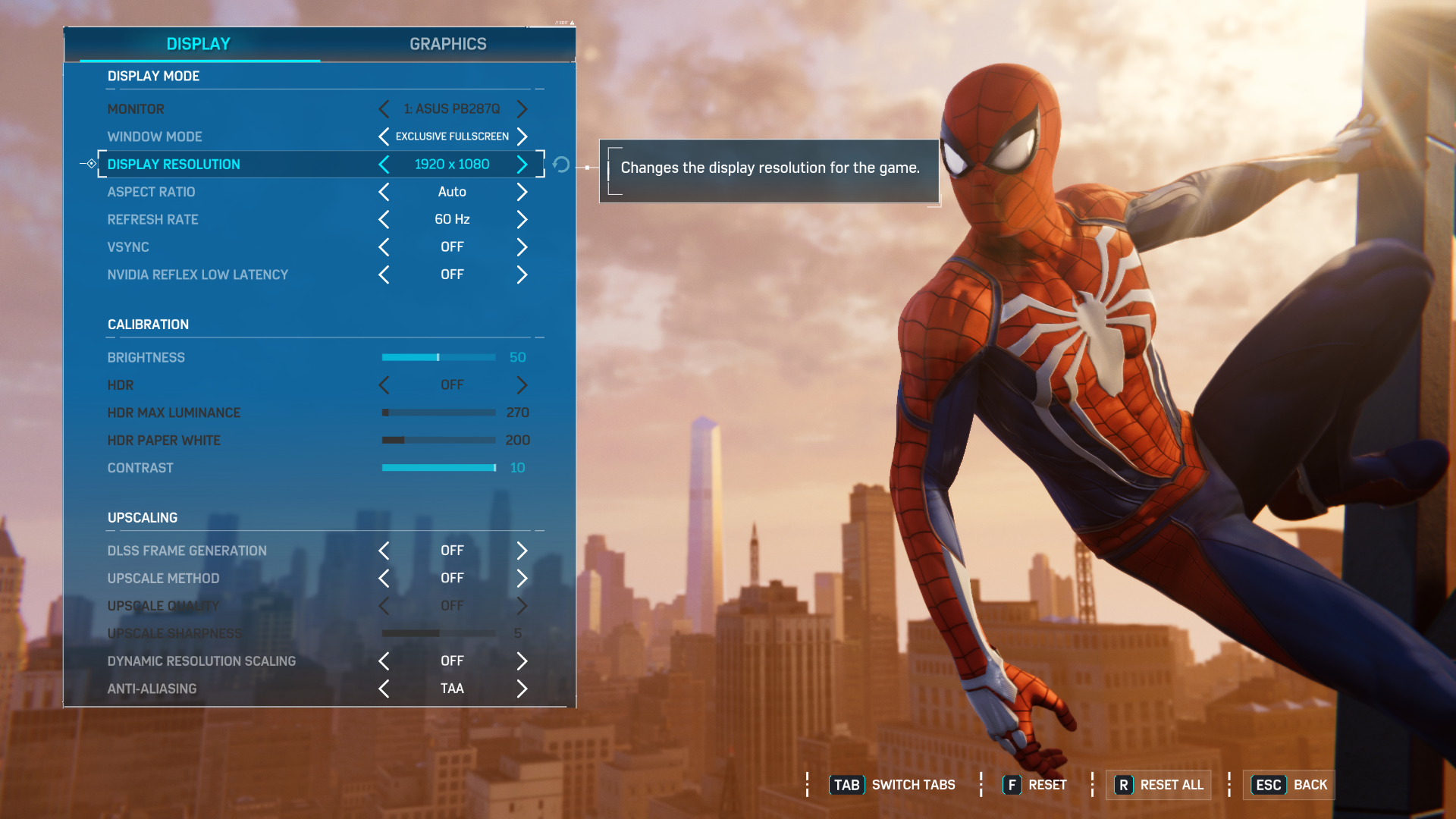The height and width of the screenshot is (819, 1456).
Task: Select the Display tab
Action: point(198,44)
